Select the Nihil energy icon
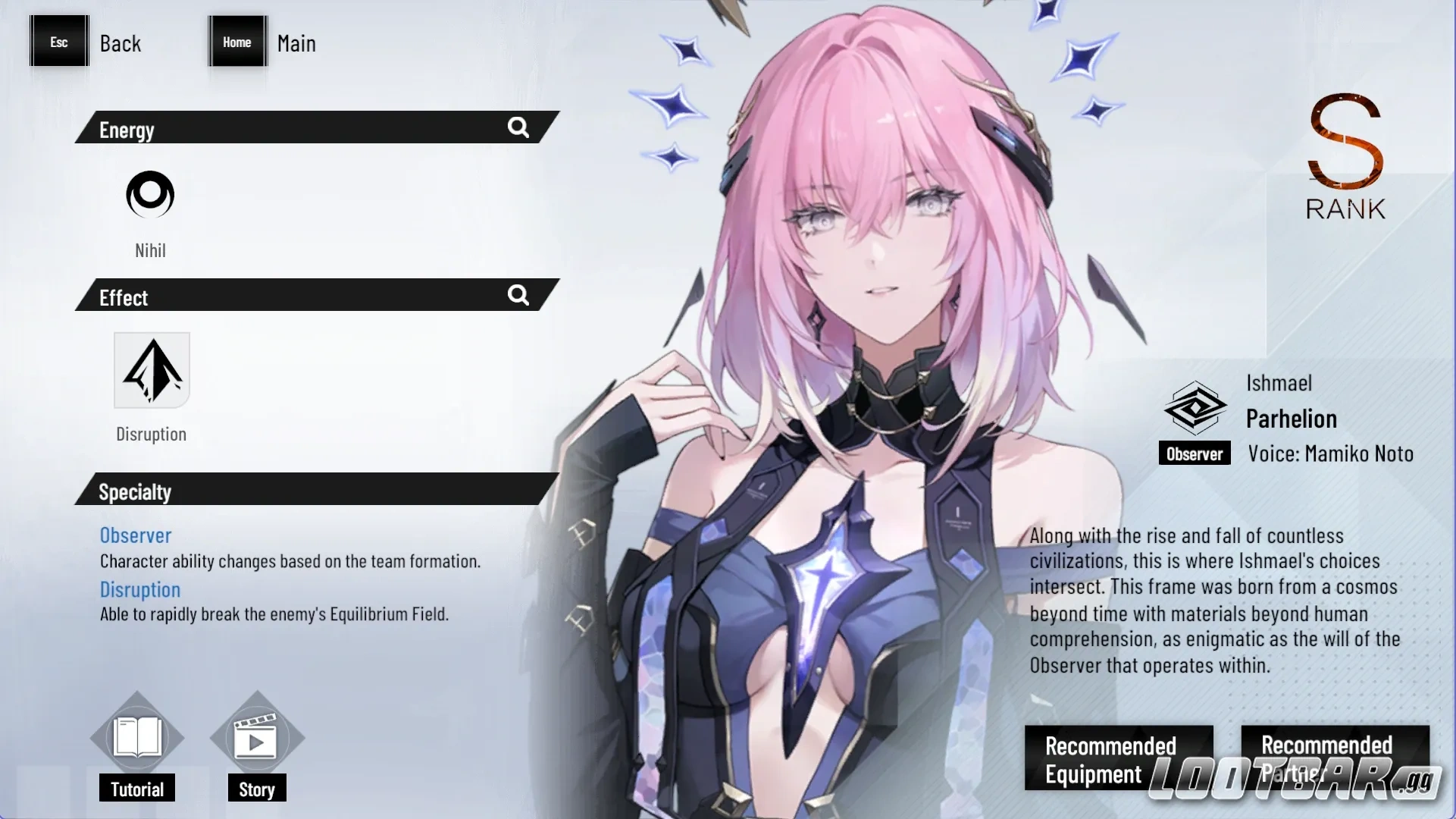 [x=150, y=194]
